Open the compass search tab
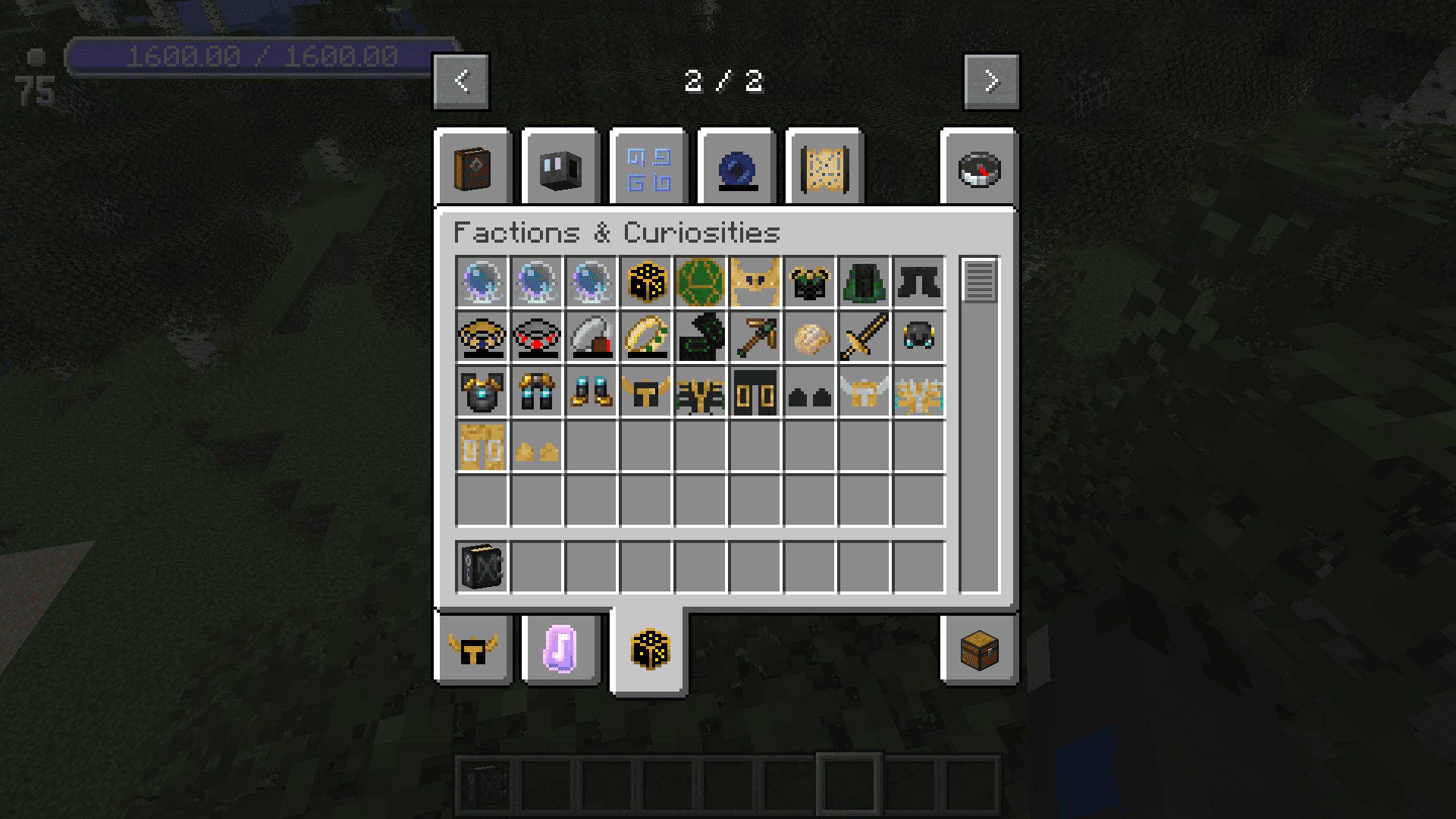The width and height of the screenshot is (1456, 819). [979, 169]
